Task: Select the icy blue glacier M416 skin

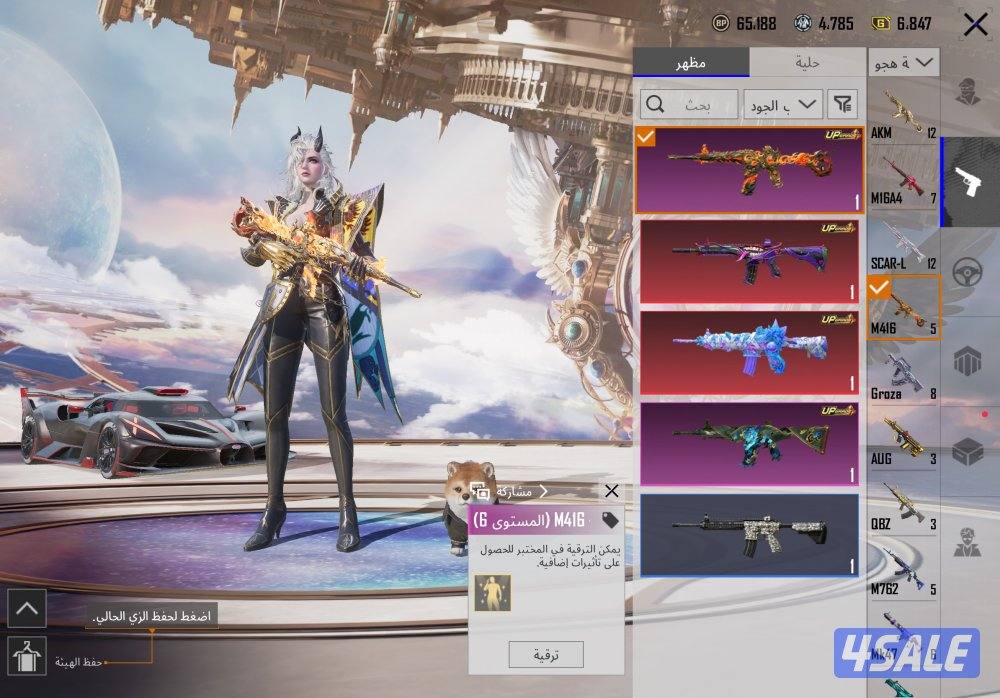Action: click(x=749, y=352)
